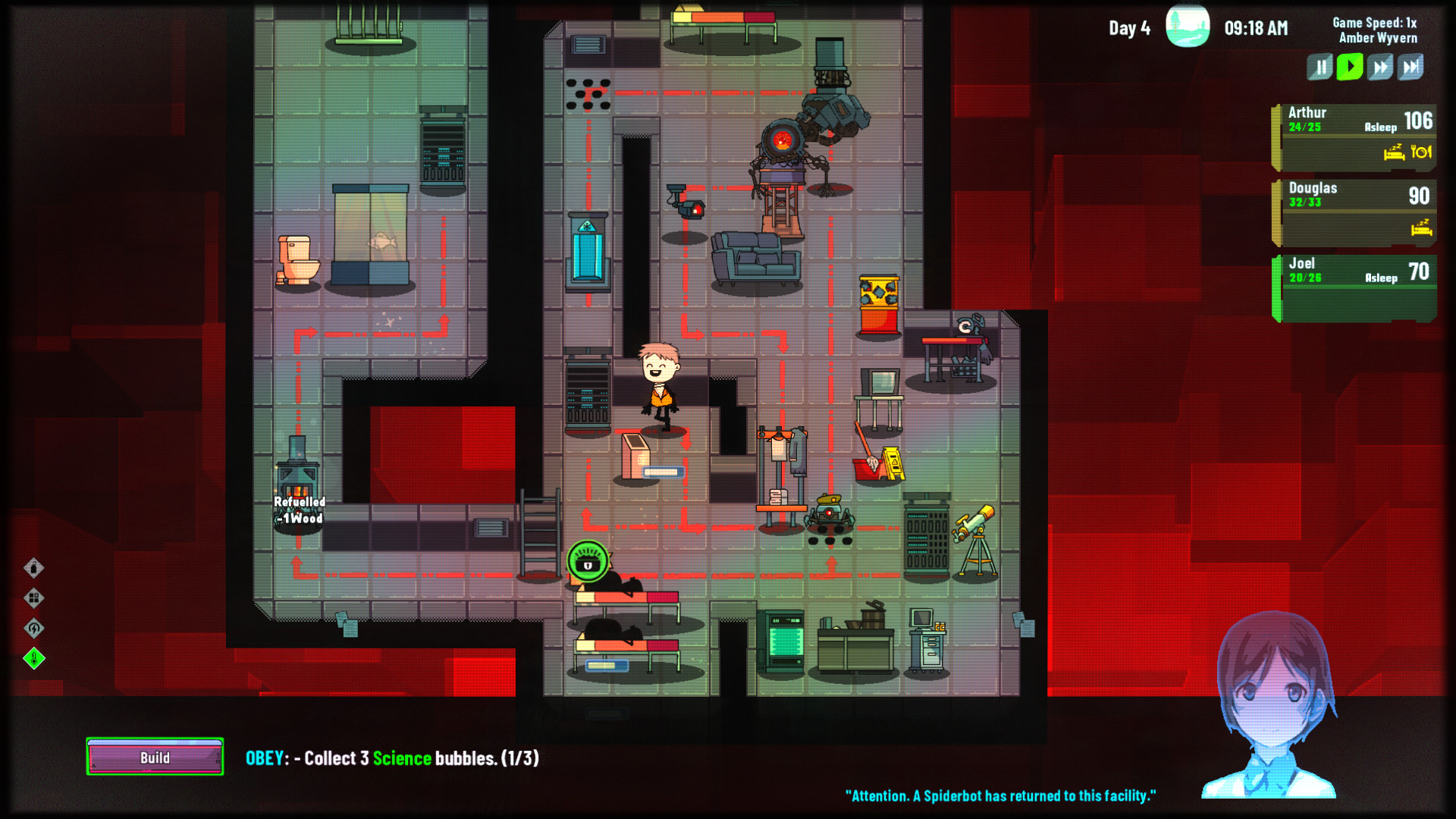Select Joel's green health bar
Viewport: 1456px width, 819px height.
click(1278, 284)
